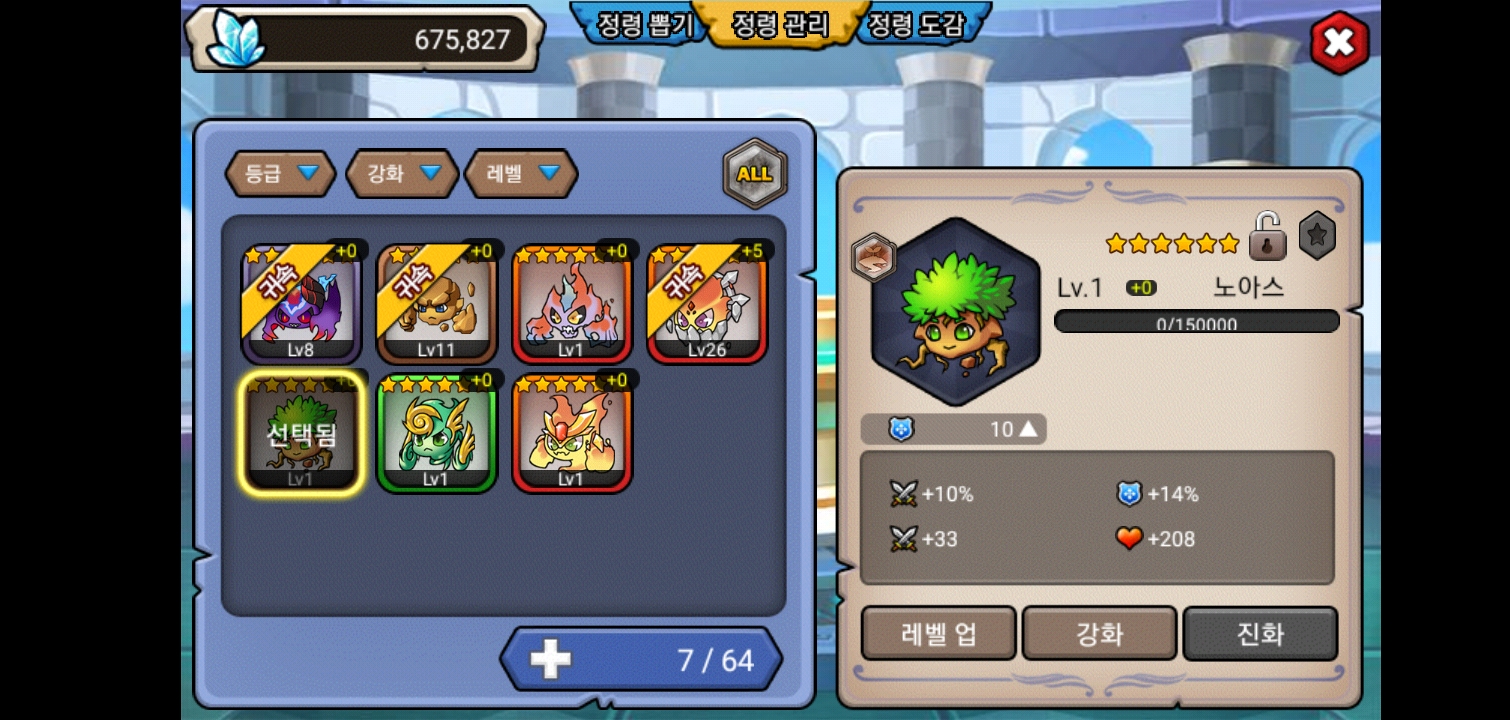Select the blue-flame skull spirit Lv1

point(571,304)
